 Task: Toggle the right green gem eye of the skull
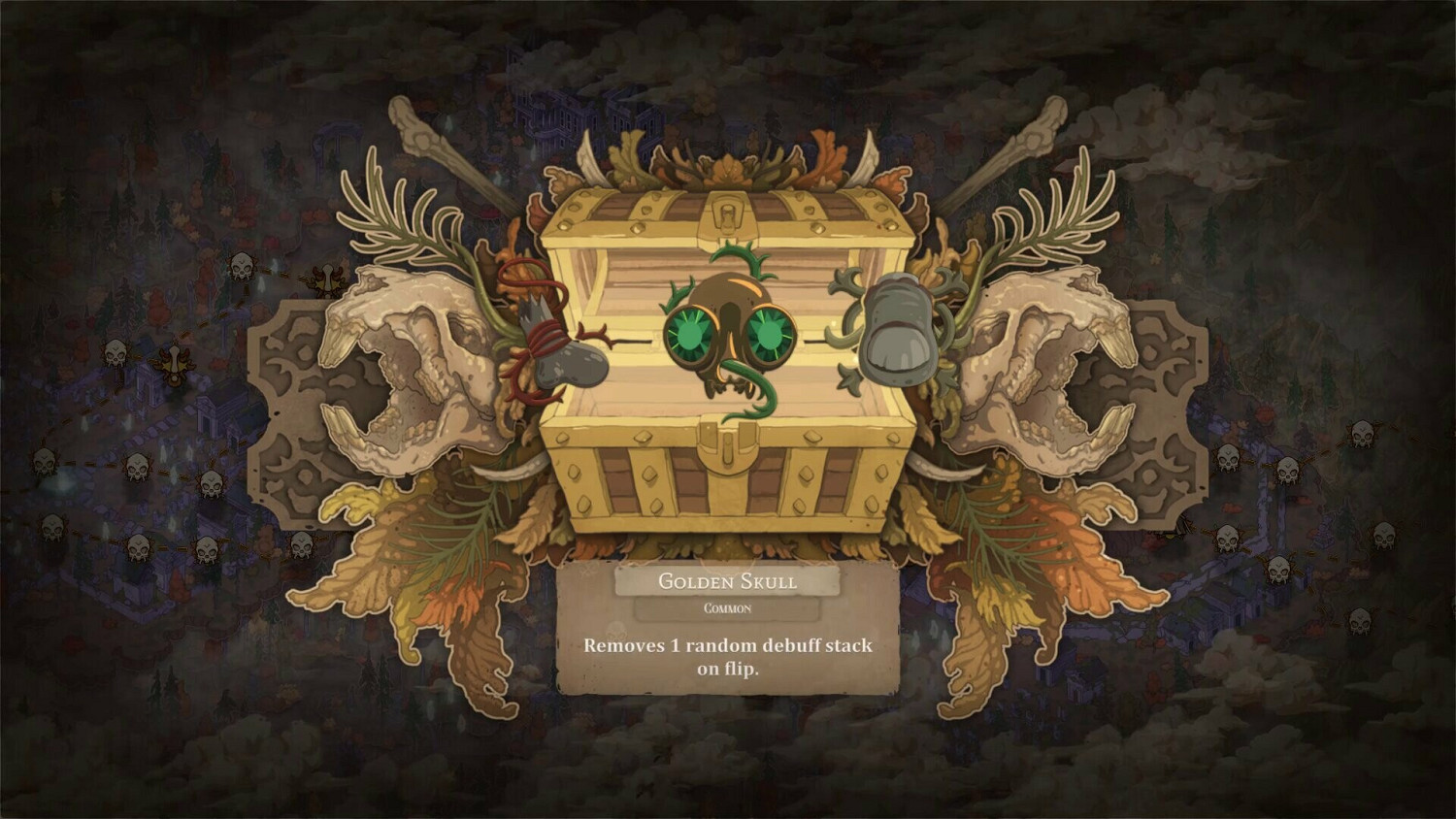pyautogui.click(x=769, y=335)
